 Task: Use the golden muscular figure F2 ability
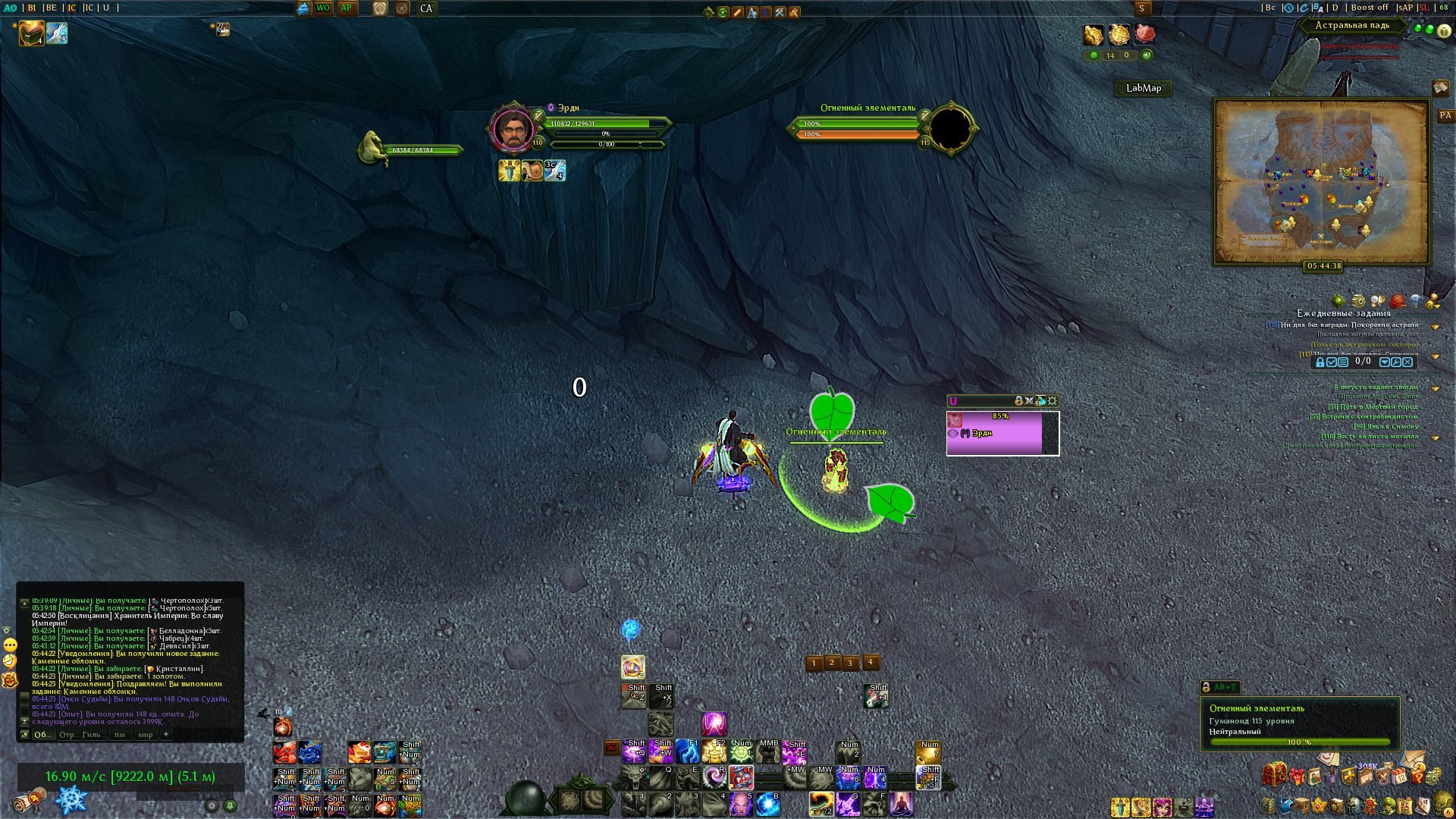pyautogui.click(x=714, y=751)
